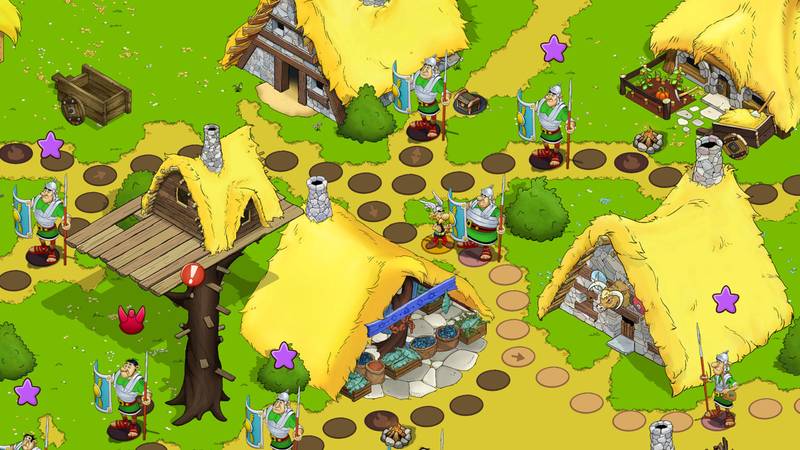Click the red exclamation quest marker

click(192, 274)
